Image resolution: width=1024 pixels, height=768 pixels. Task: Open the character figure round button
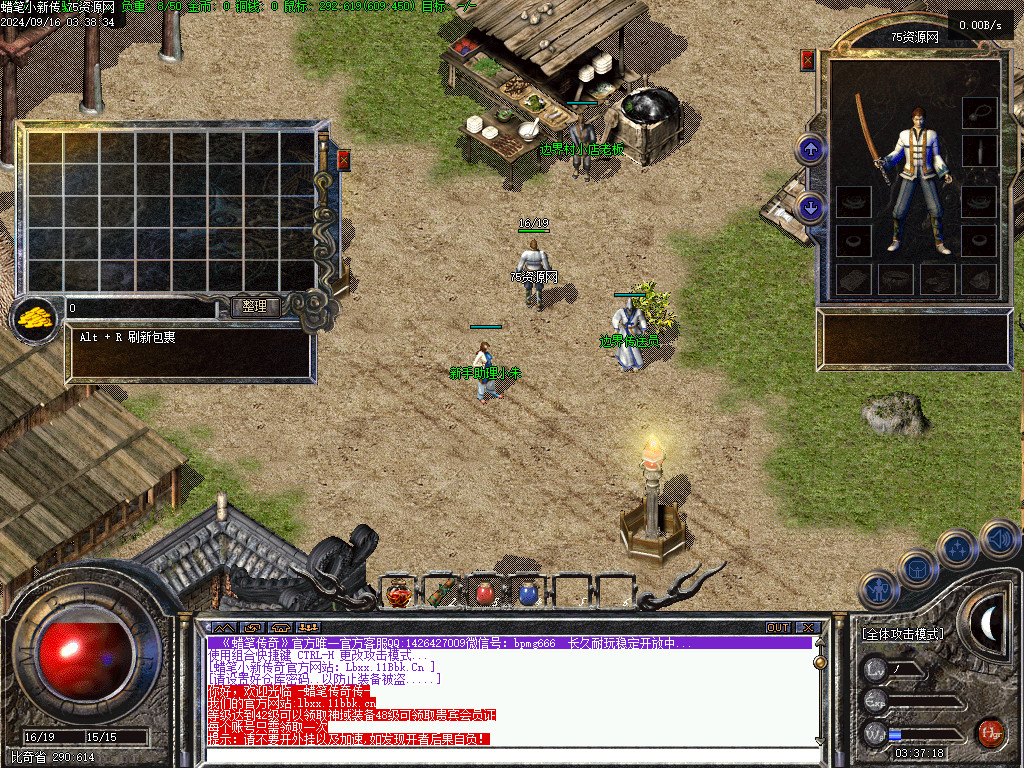point(879,591)
